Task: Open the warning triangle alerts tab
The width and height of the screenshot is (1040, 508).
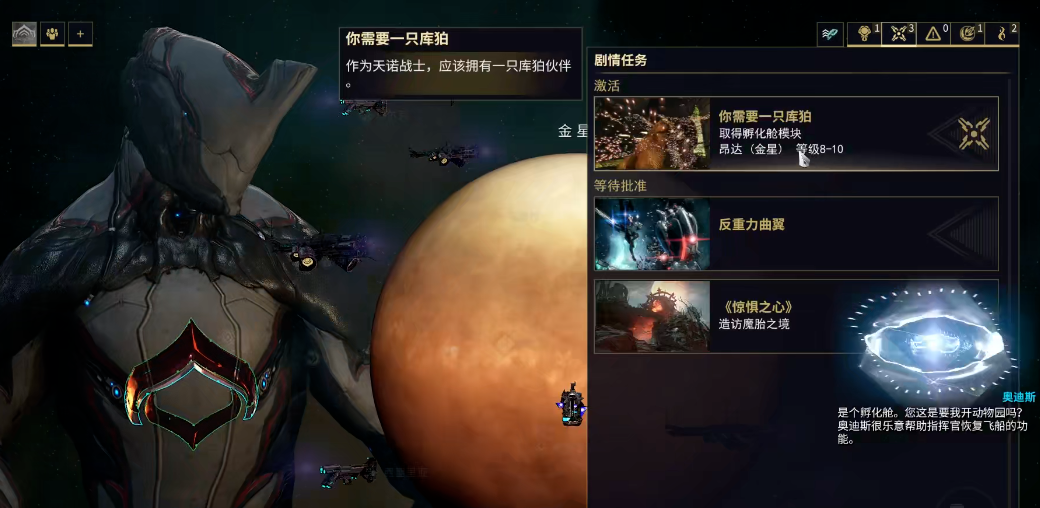Action: click(935, 34)
